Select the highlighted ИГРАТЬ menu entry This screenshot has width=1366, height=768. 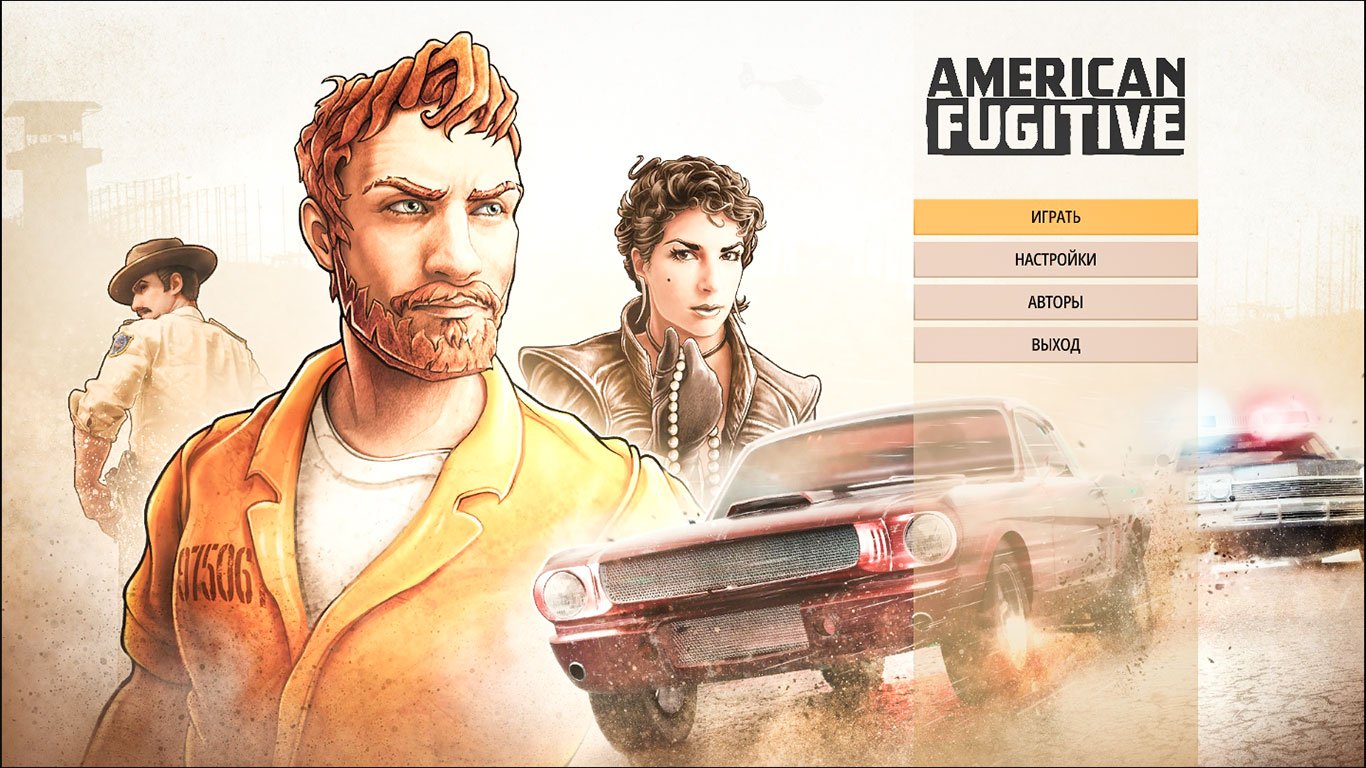1054,217
